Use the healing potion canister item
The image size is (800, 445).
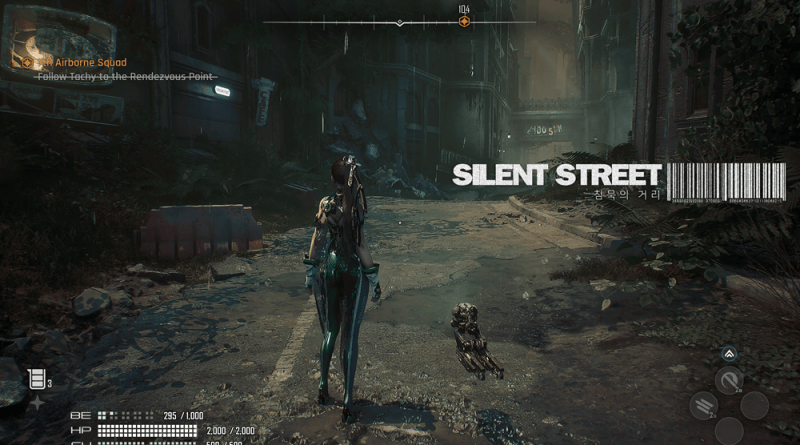(x=37, y=378)
